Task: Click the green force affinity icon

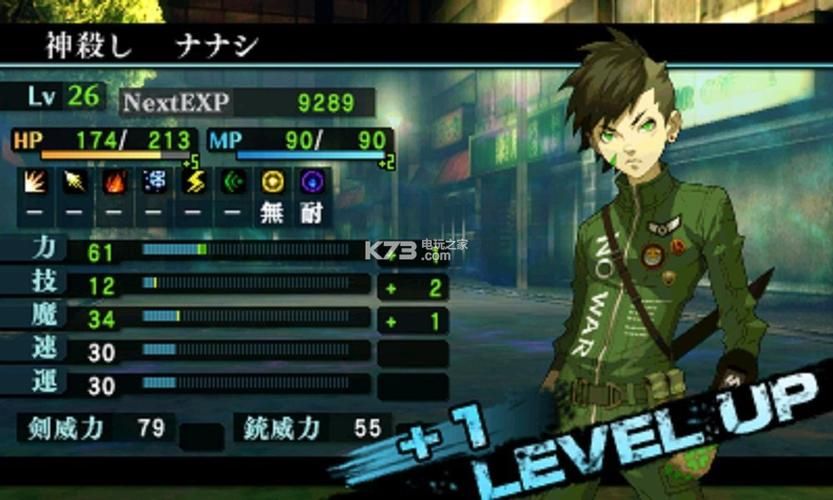Action: (231, 183)
